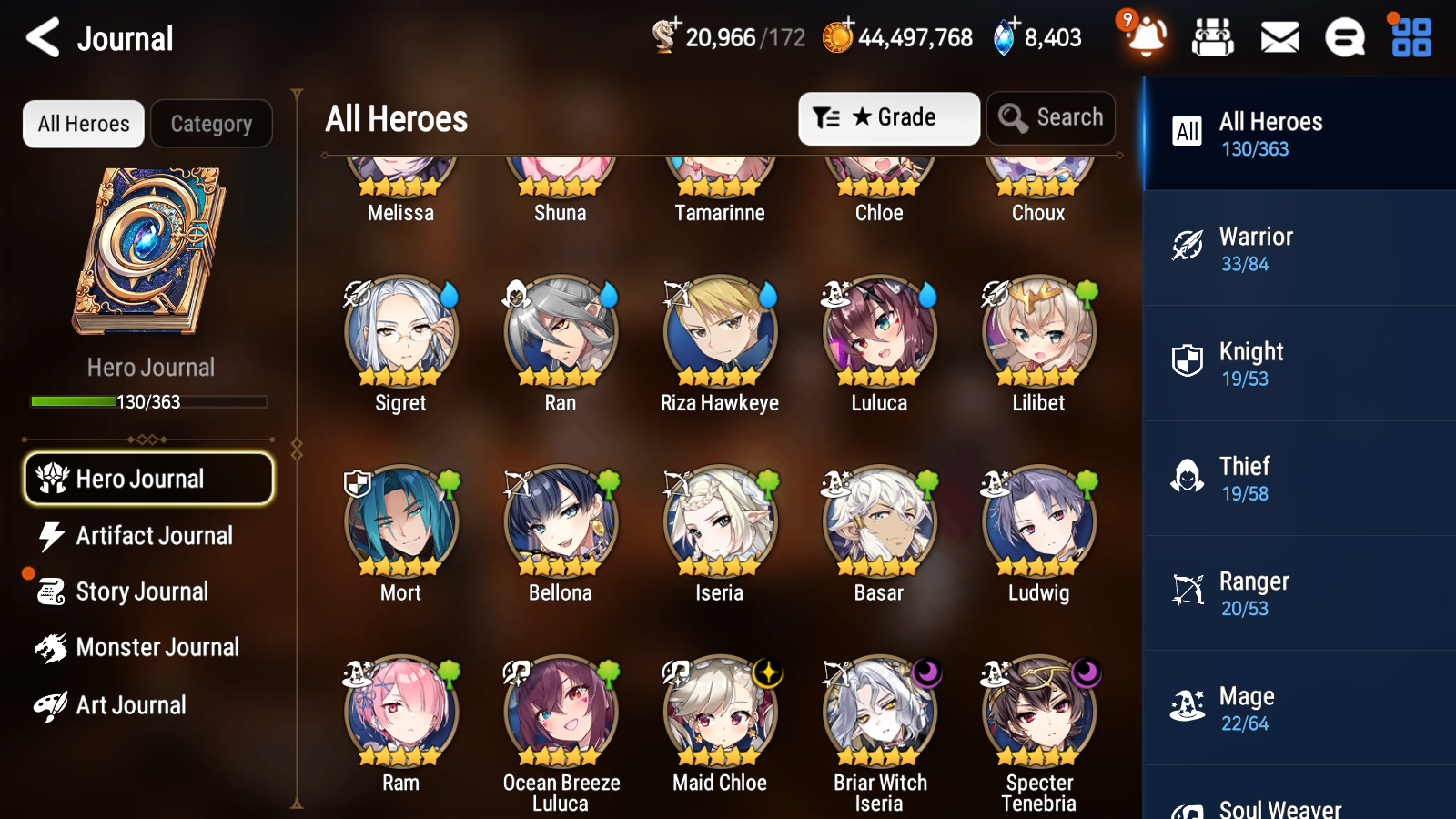Select the All Heroes tab
This screenshot has width=1456, height=819.
coord(83,124)
